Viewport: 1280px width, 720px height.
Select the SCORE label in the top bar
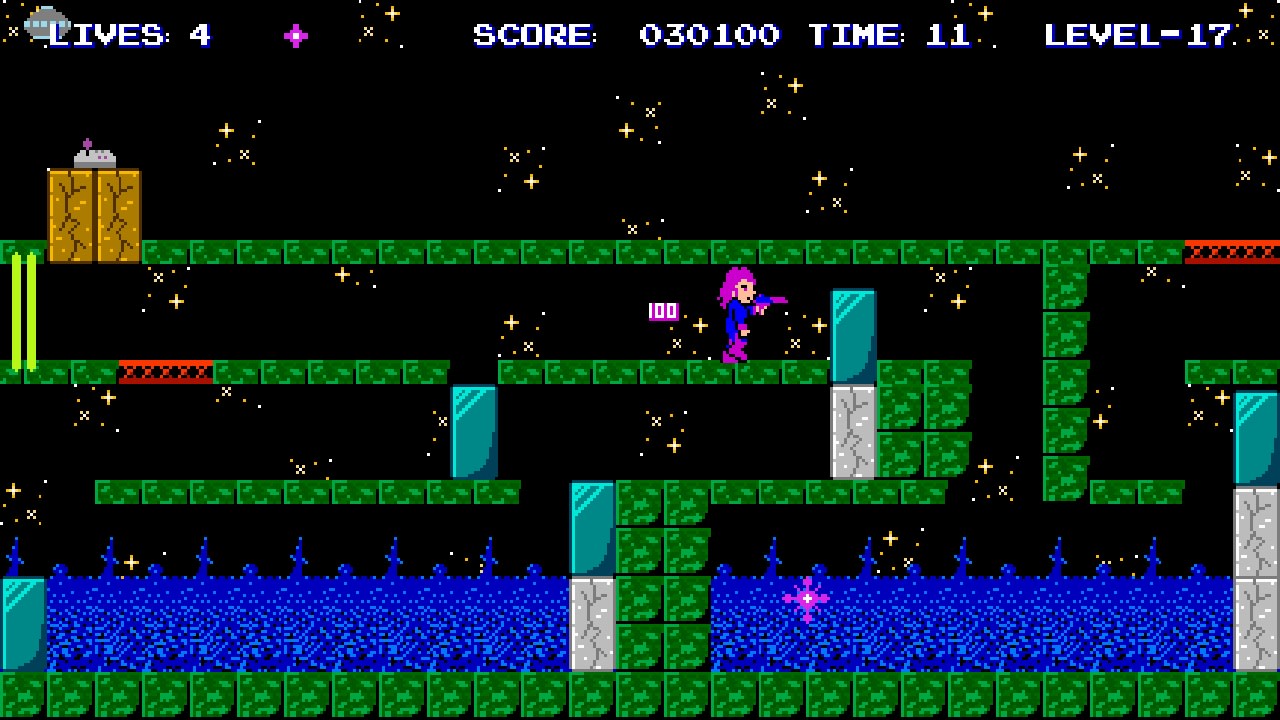[x=534, y=35]
